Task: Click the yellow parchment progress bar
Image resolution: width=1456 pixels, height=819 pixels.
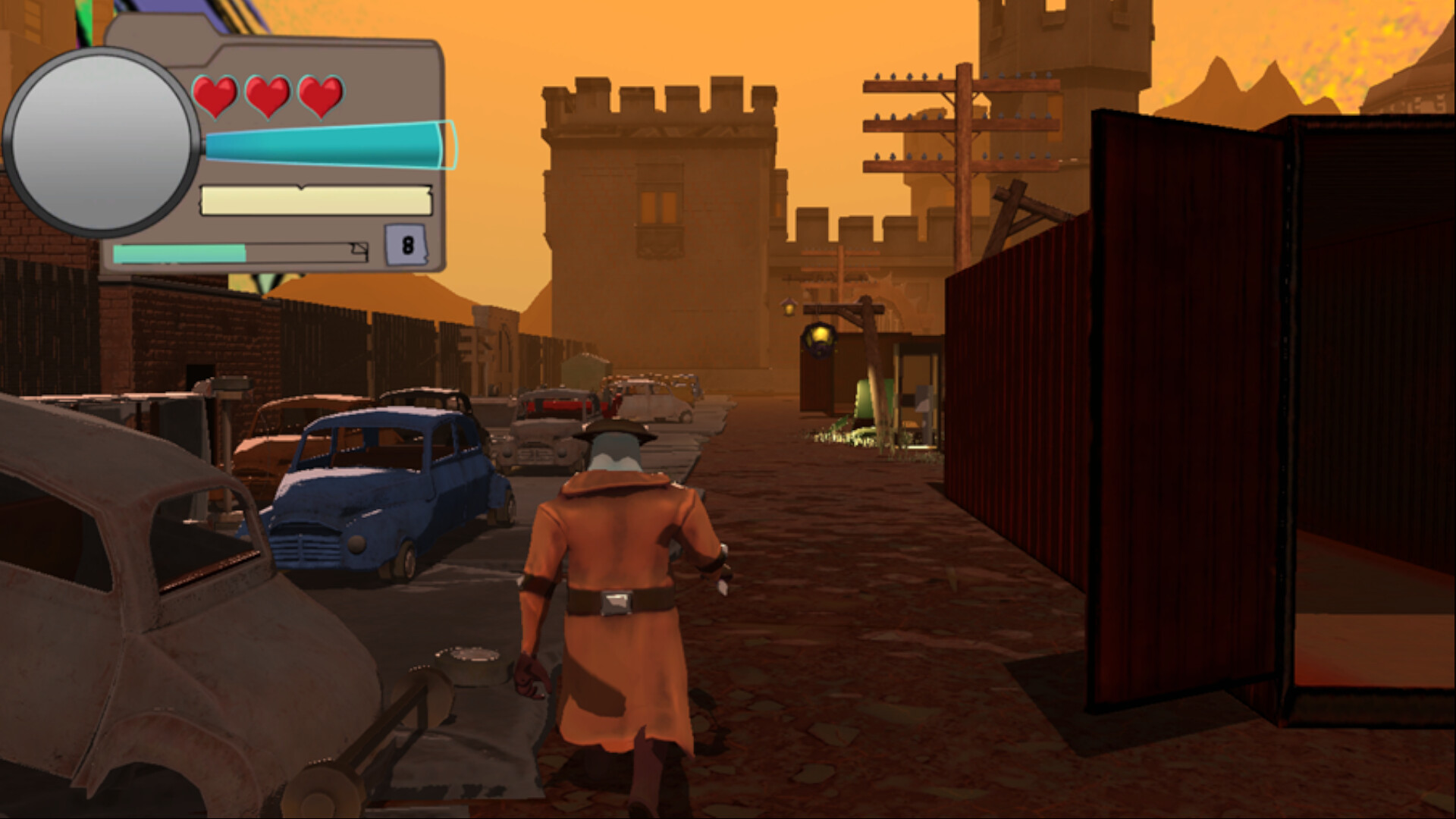Action: tap(315, 199)
